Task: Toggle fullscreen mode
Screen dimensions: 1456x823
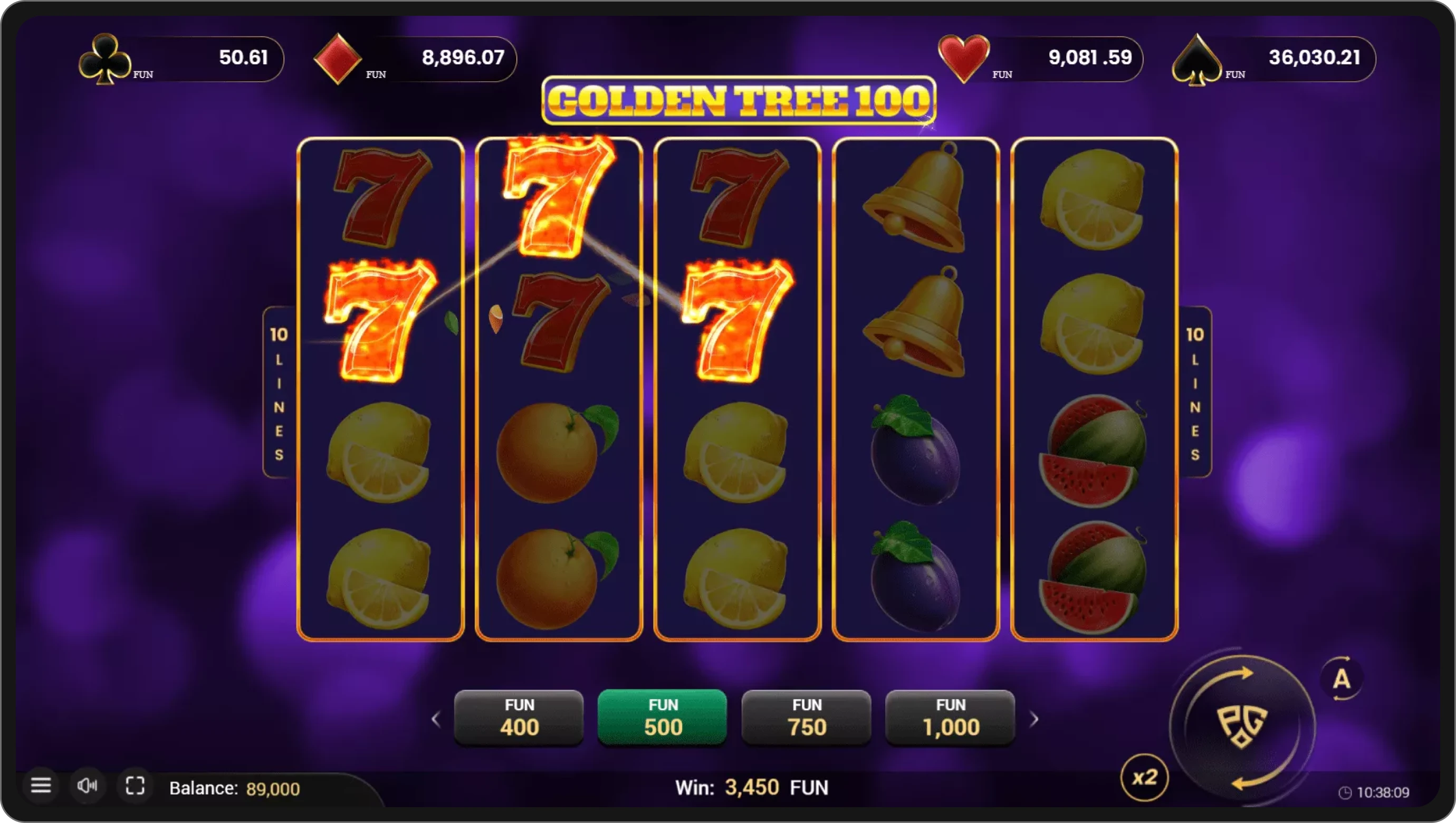Action: (x=135, y=786)
